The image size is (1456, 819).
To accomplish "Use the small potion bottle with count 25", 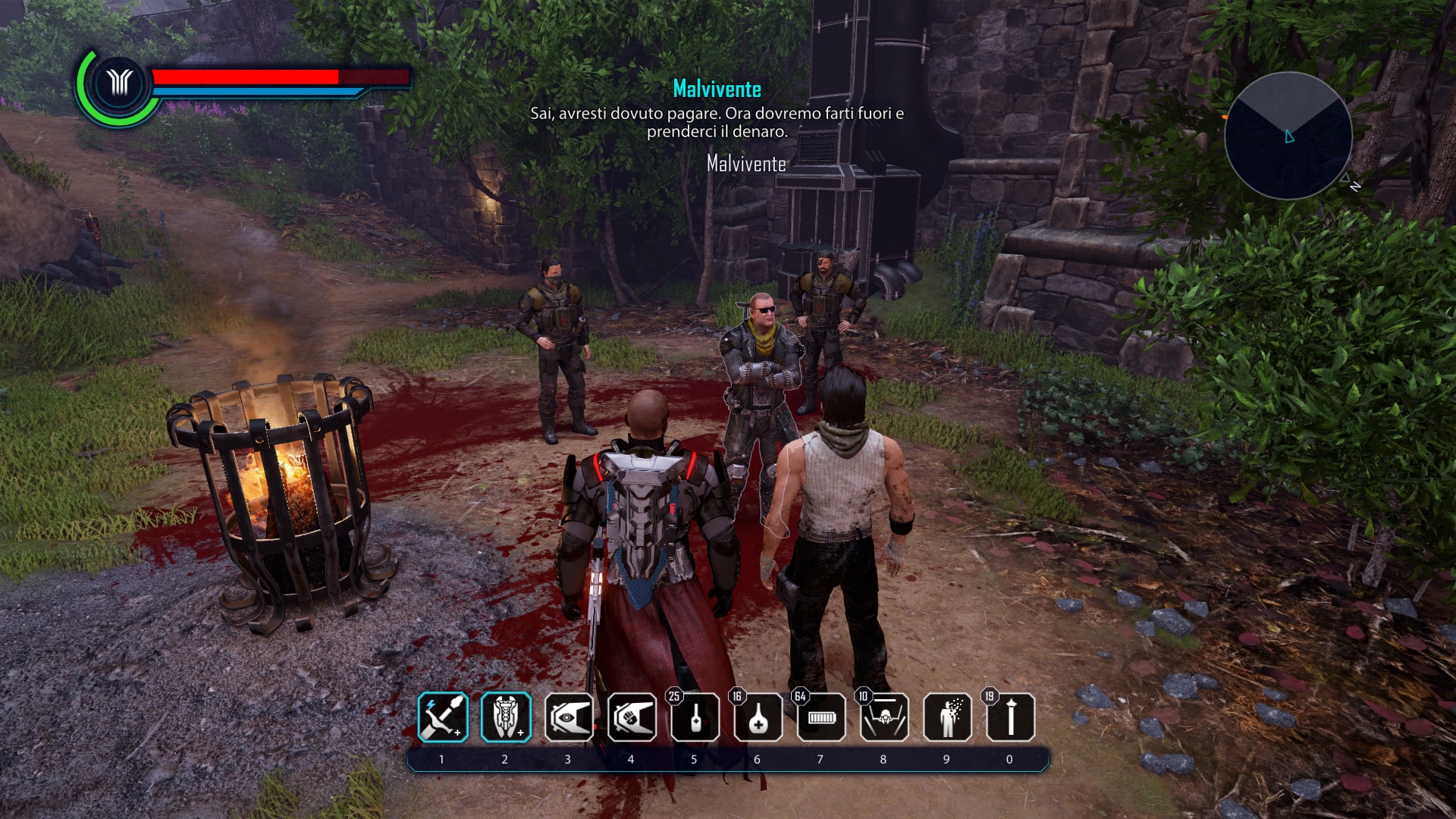I will [695, 717].
